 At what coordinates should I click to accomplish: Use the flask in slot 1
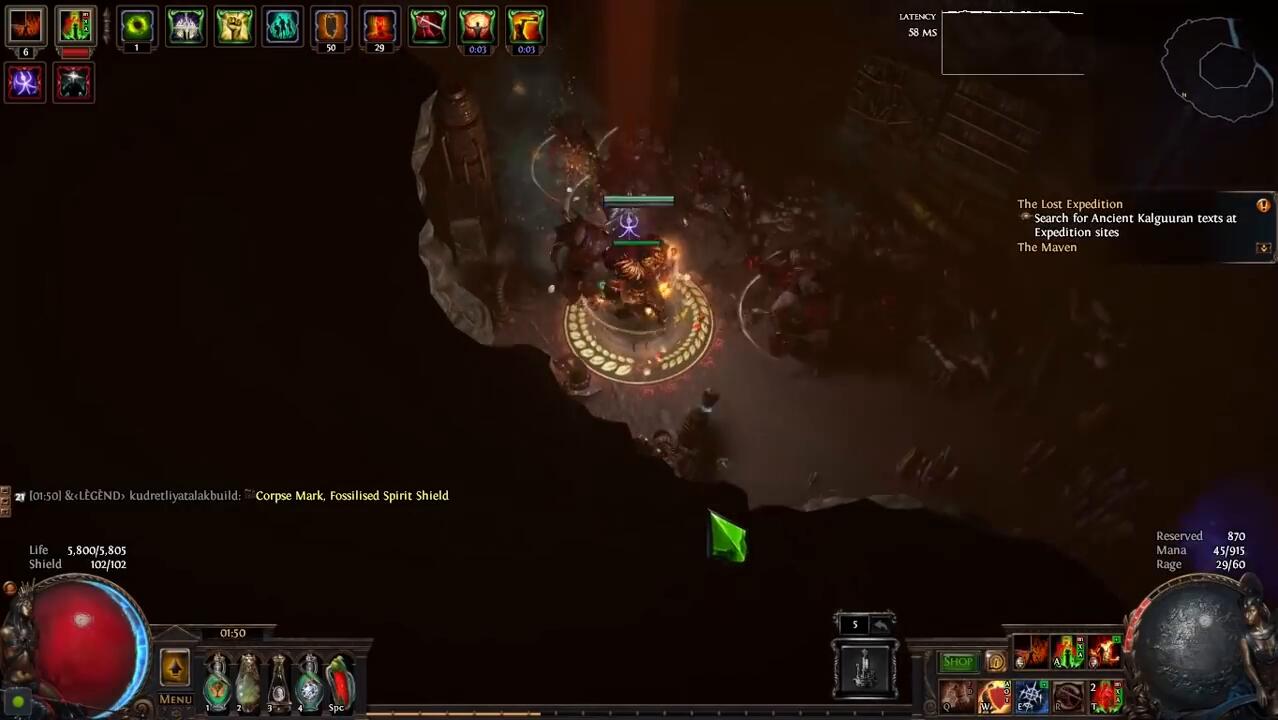click(216, 681)
